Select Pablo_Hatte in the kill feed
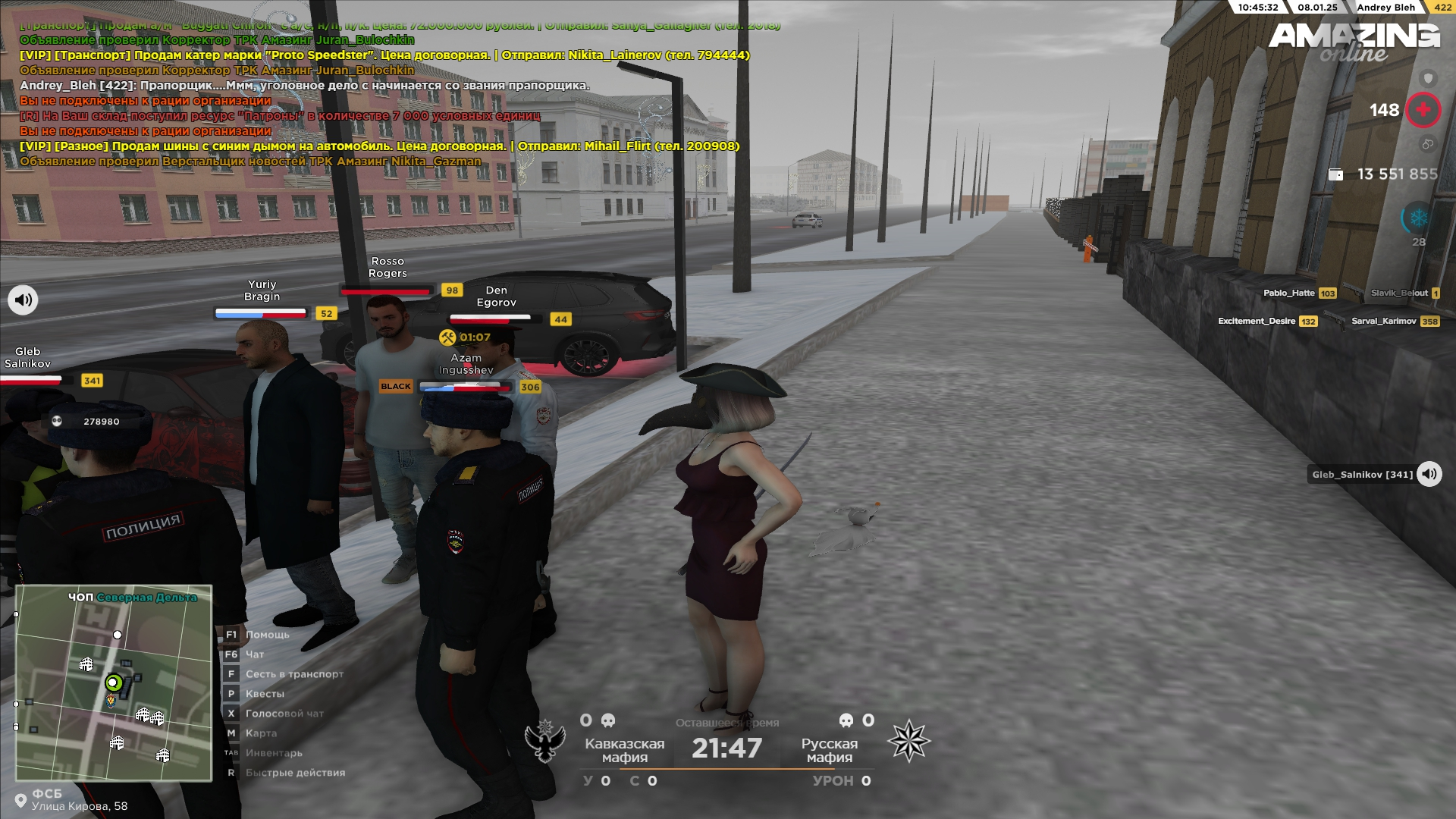The height and width of the screenshot is (819, 1456). point(1288,293)
